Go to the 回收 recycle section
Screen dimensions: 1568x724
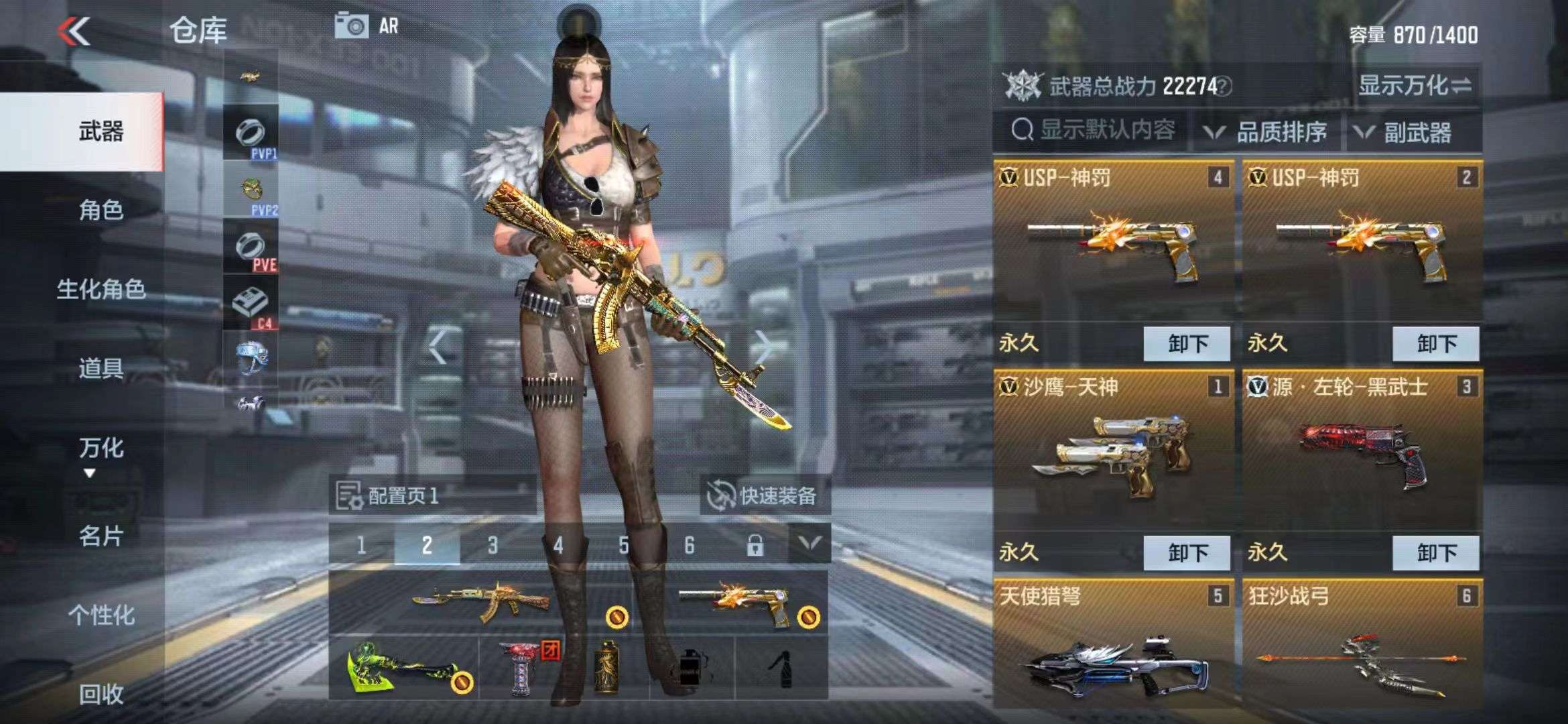pos(101,695)
